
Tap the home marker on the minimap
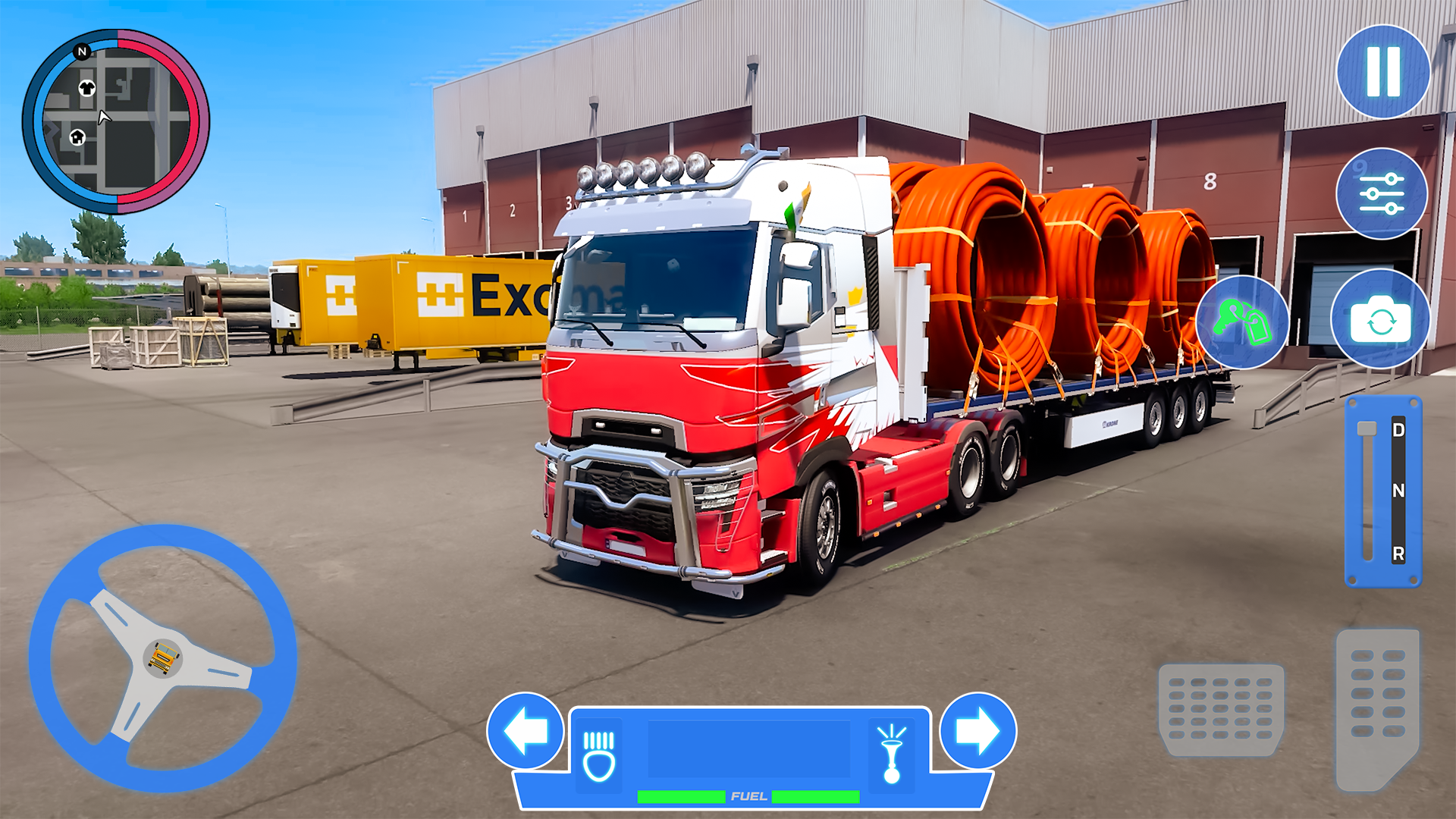click(78, 137)
